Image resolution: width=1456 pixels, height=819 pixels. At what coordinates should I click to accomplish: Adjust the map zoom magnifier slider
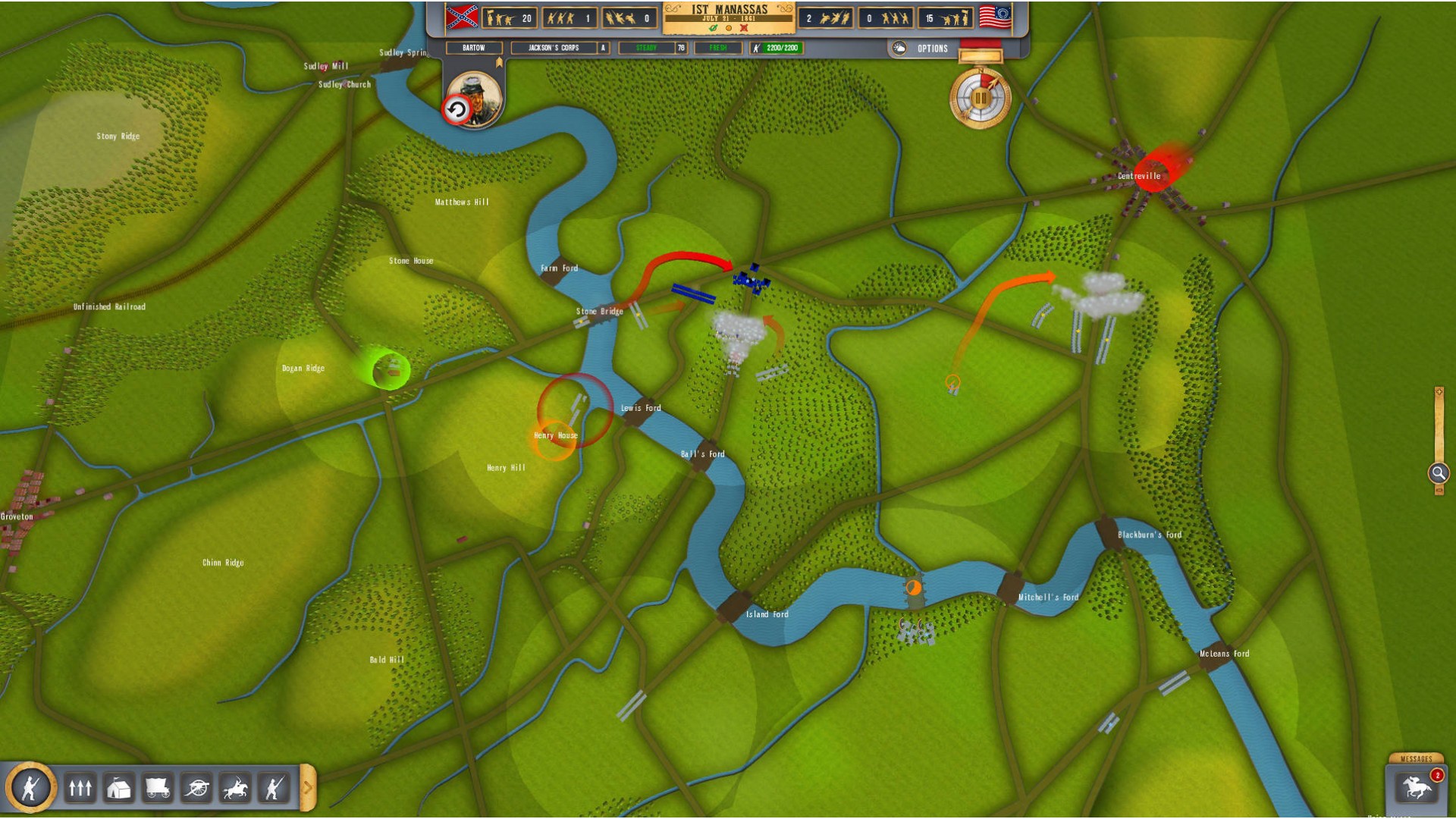point(1439,473)
